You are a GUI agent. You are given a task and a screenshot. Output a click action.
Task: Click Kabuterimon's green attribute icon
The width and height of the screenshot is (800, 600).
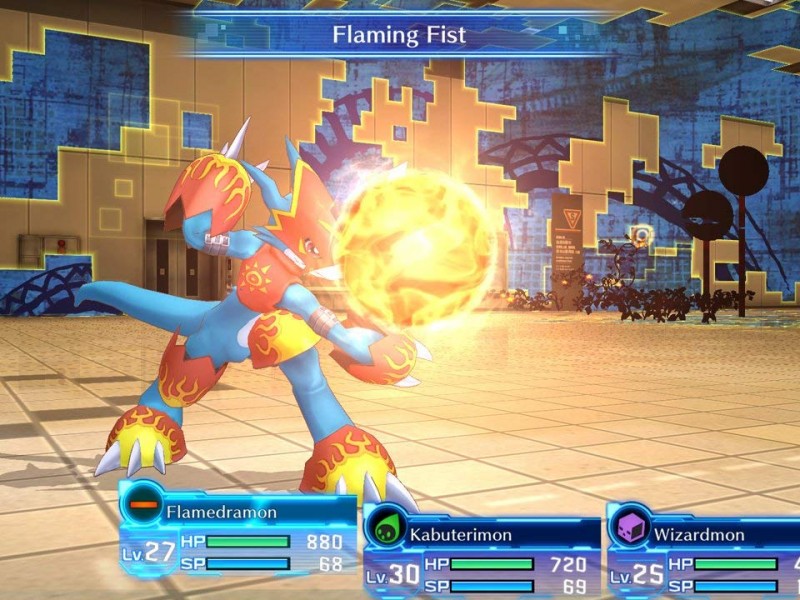[386, 527]
